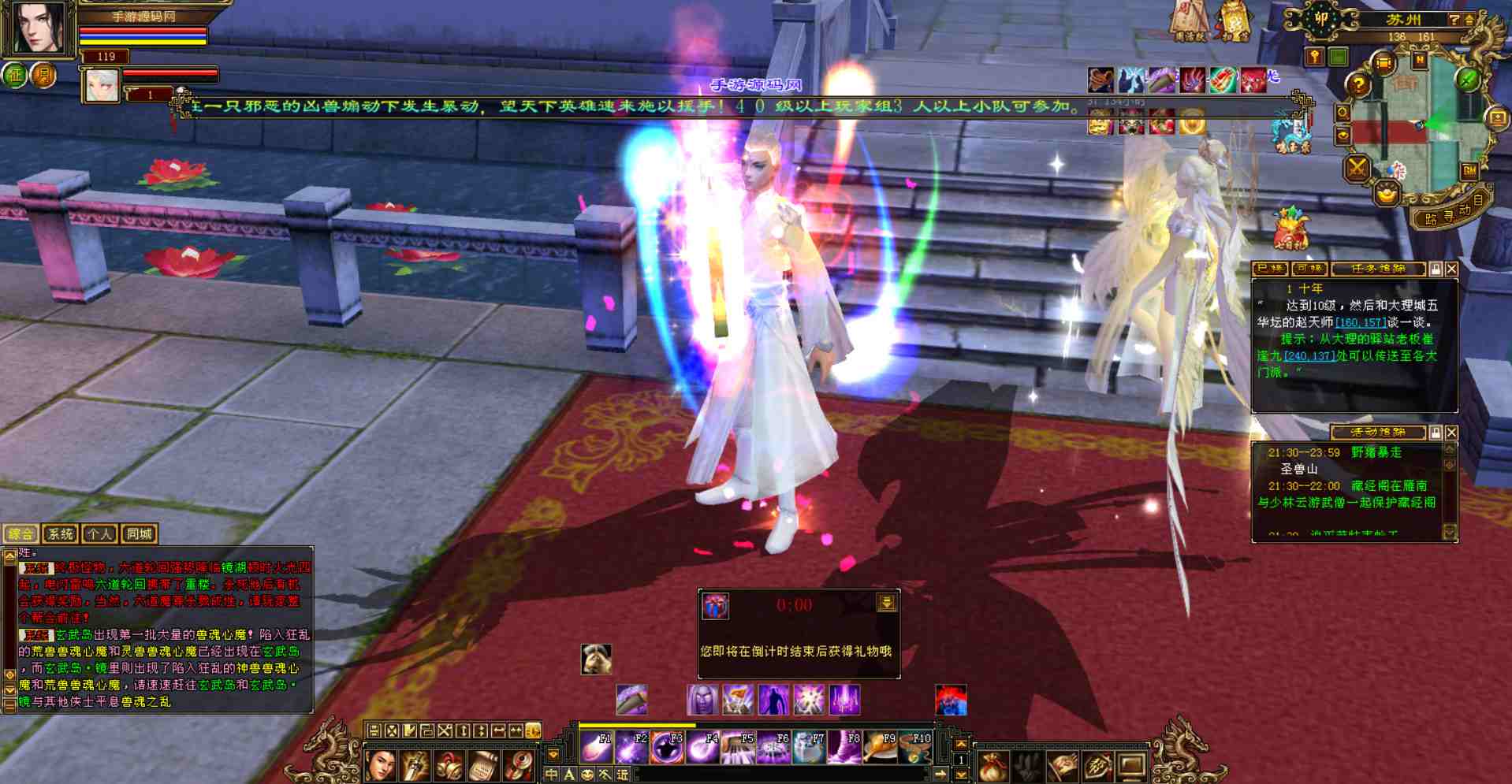Image resolution: width=1512 pixels, height=784 pixels.
Task: Click the GM button on minimap
Action: [1469, 170]
